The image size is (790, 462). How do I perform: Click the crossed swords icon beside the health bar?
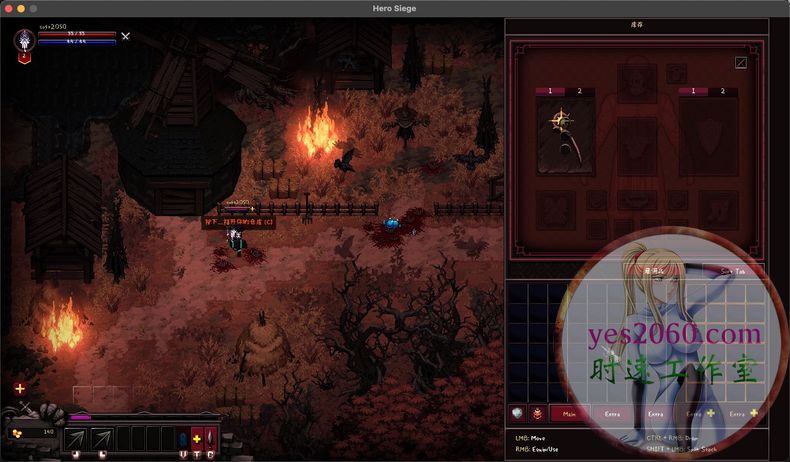point(126,37)
